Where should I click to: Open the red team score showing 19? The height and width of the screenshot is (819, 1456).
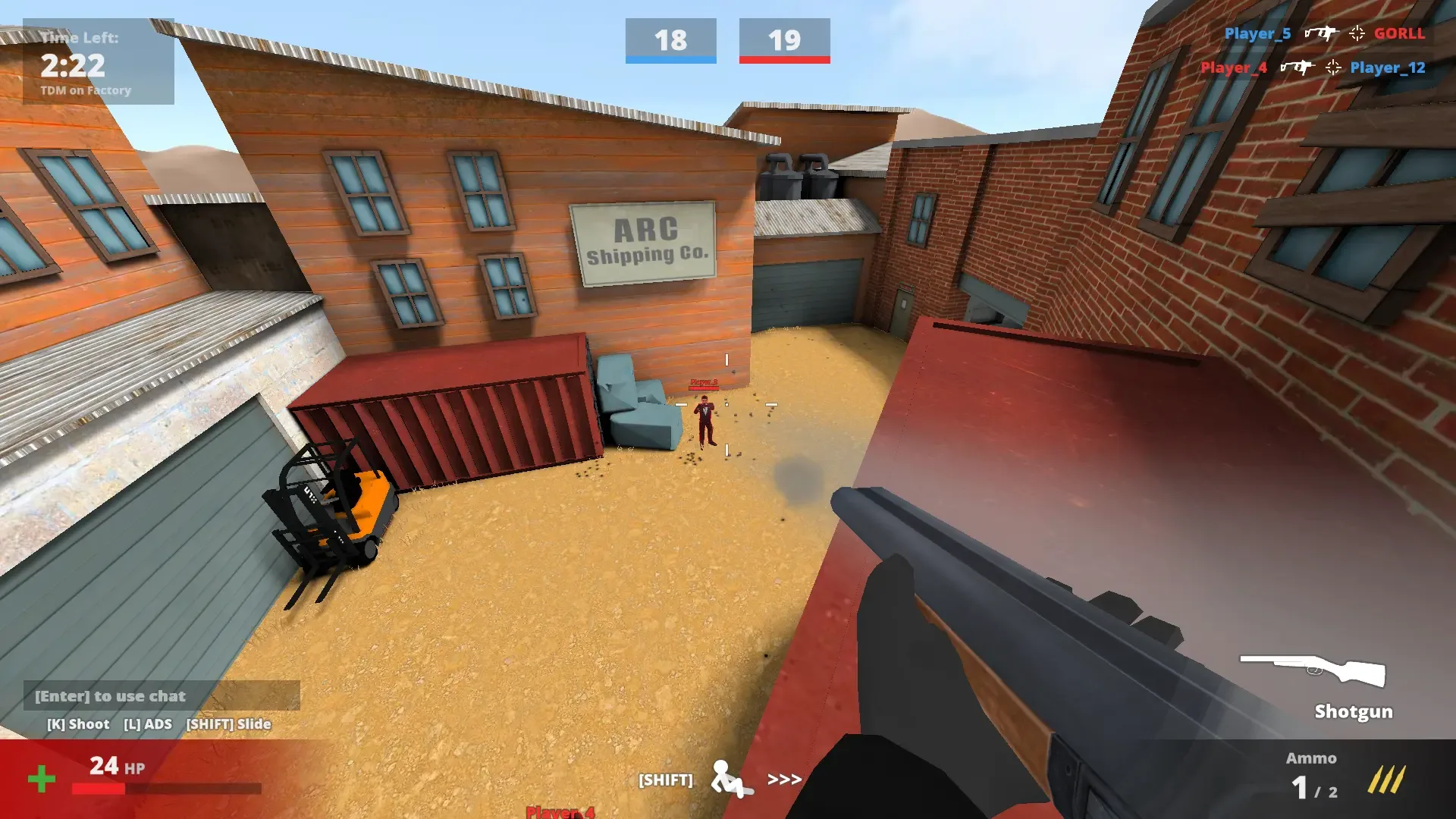pyautogui.click(x=785, y=42)
